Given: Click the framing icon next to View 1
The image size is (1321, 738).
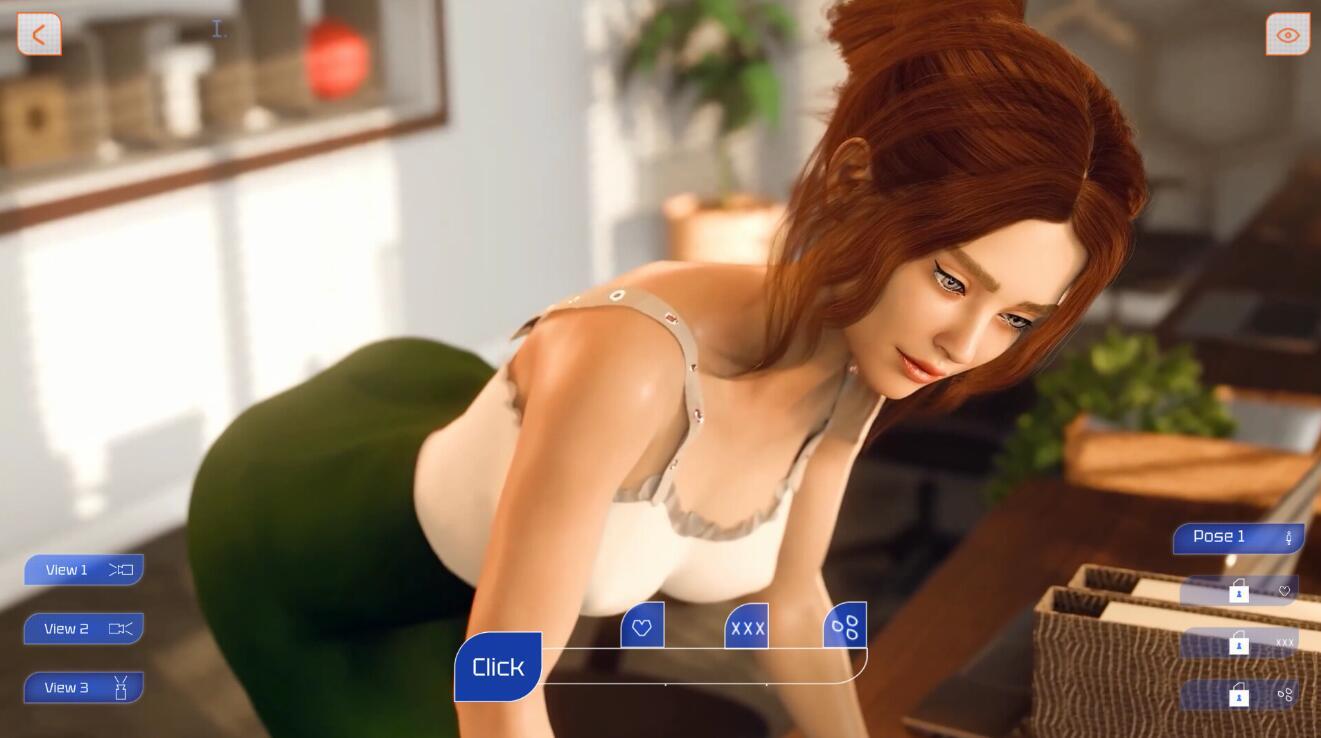Looking at the screenshot, I should pos(120,569).
